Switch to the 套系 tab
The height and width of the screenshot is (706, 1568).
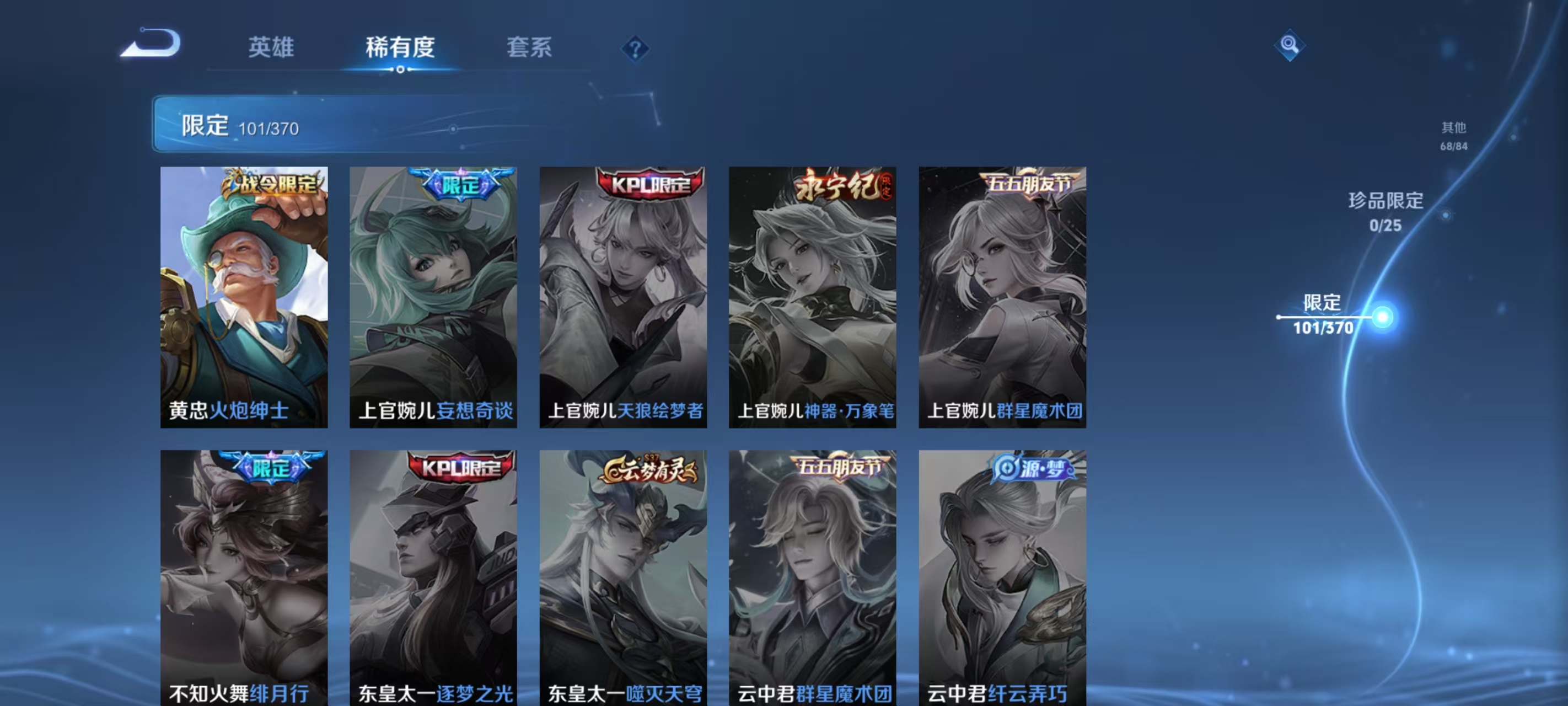[x=529, y=49]
